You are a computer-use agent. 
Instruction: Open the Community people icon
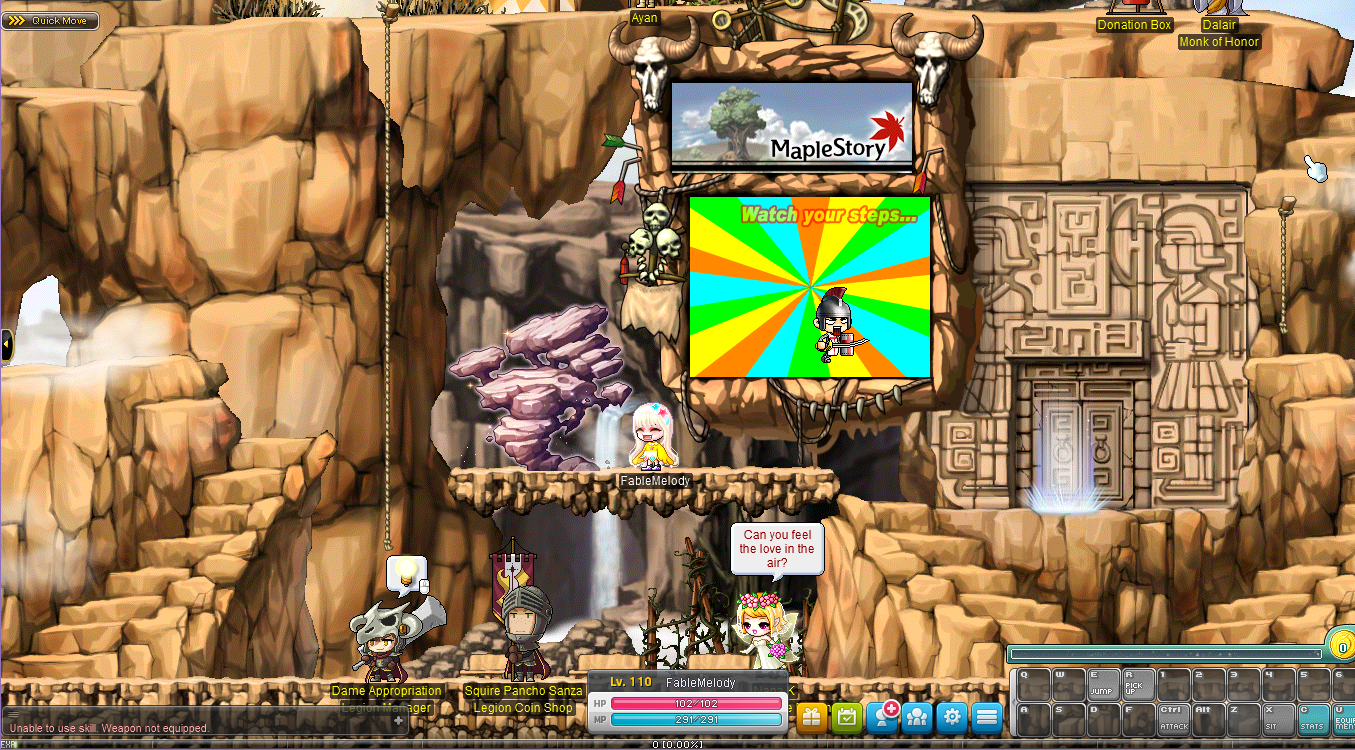(916, 717)
